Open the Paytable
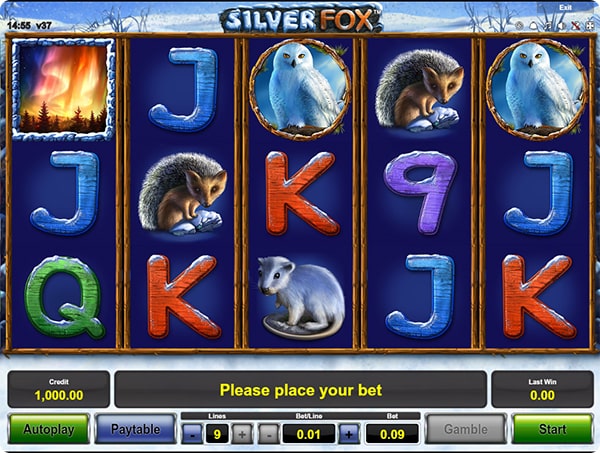The height and width of the screenshot is (453, 600). (x=135, y=429)
